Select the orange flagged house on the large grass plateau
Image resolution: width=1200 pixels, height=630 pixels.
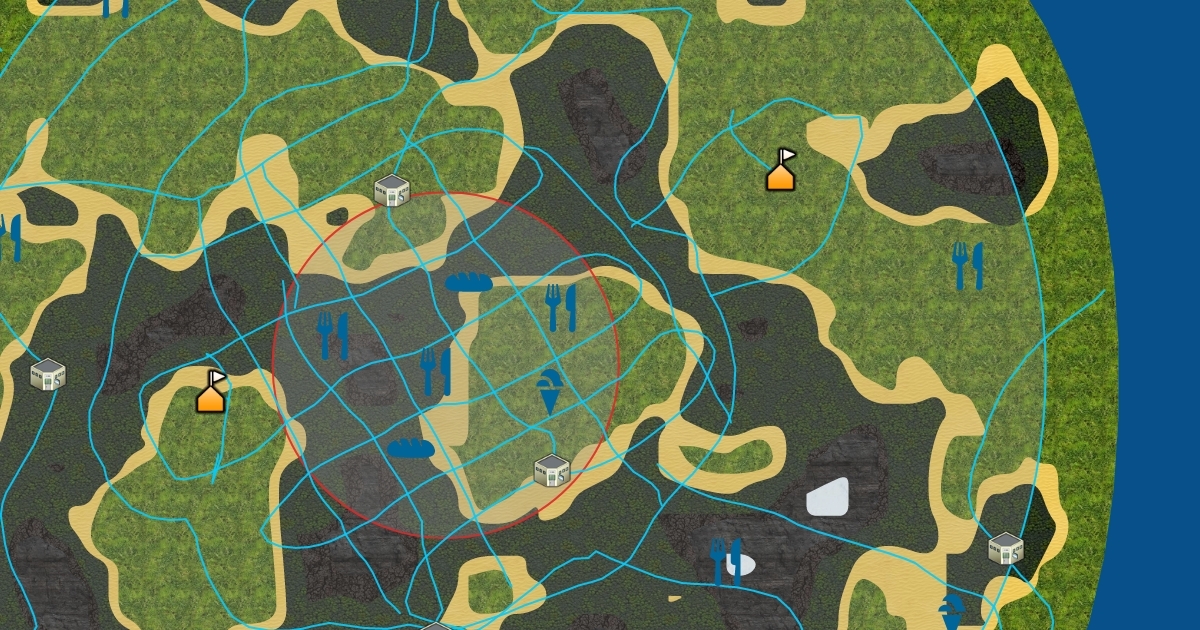click(x=782, y=170)
